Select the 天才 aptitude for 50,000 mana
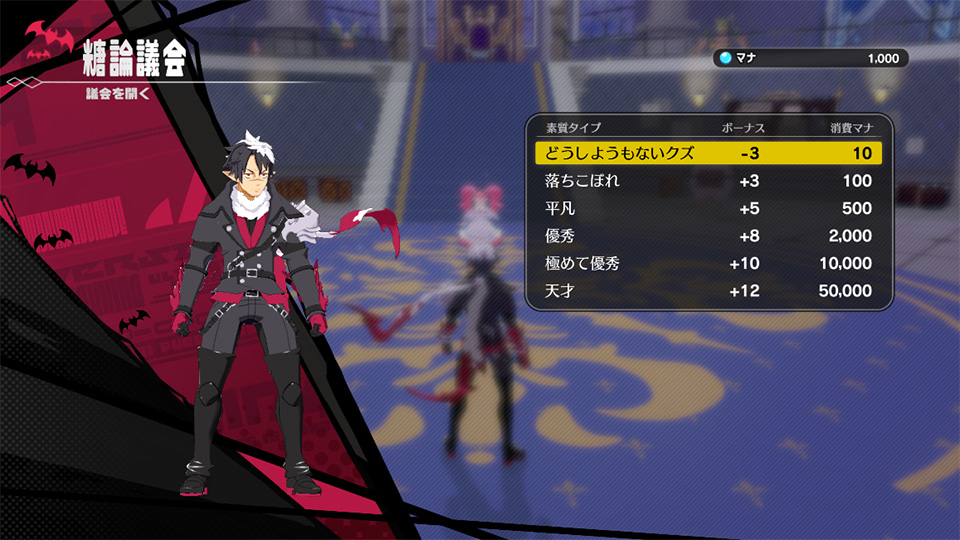 click(708, 291)
